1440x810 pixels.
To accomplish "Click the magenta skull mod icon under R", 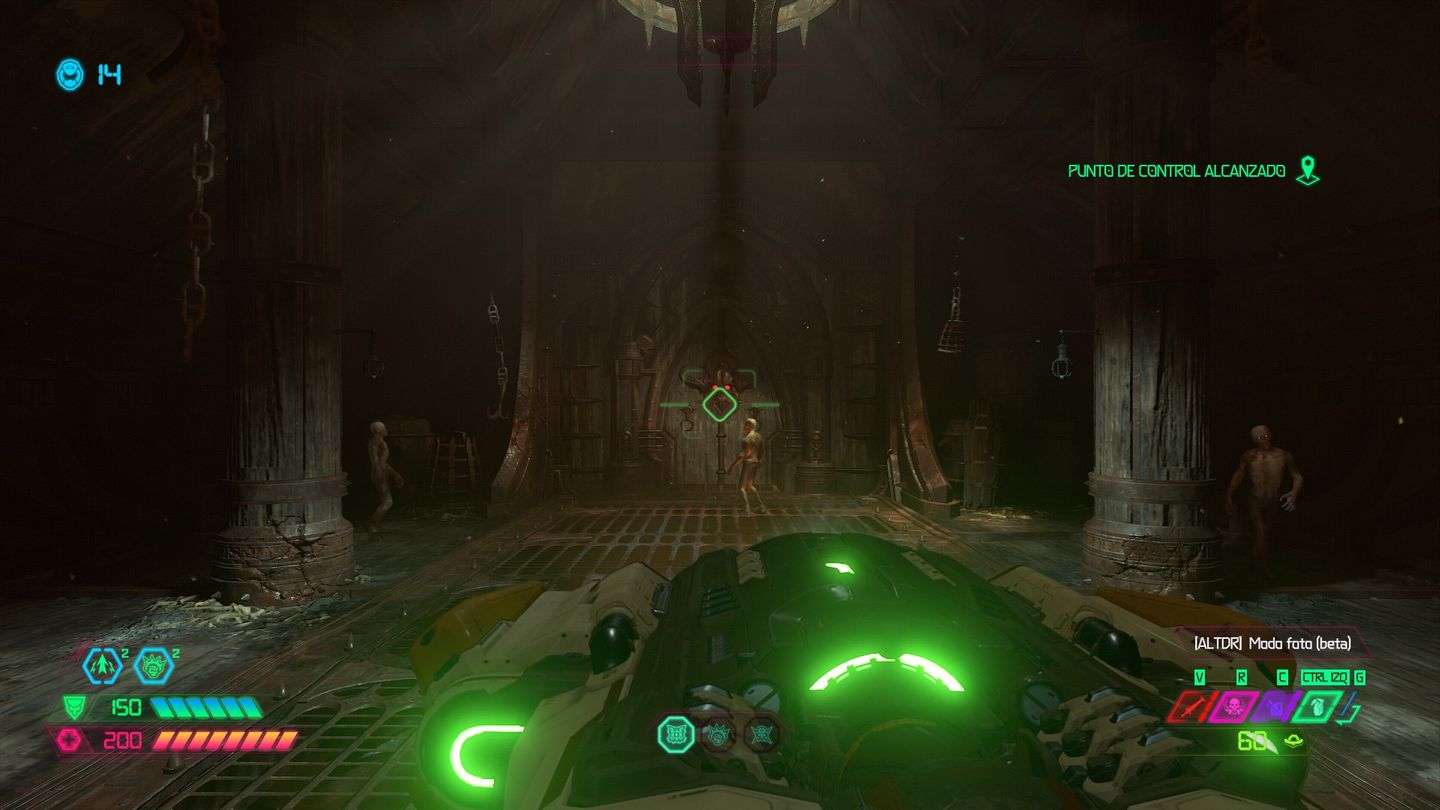I will point(1232,707).
